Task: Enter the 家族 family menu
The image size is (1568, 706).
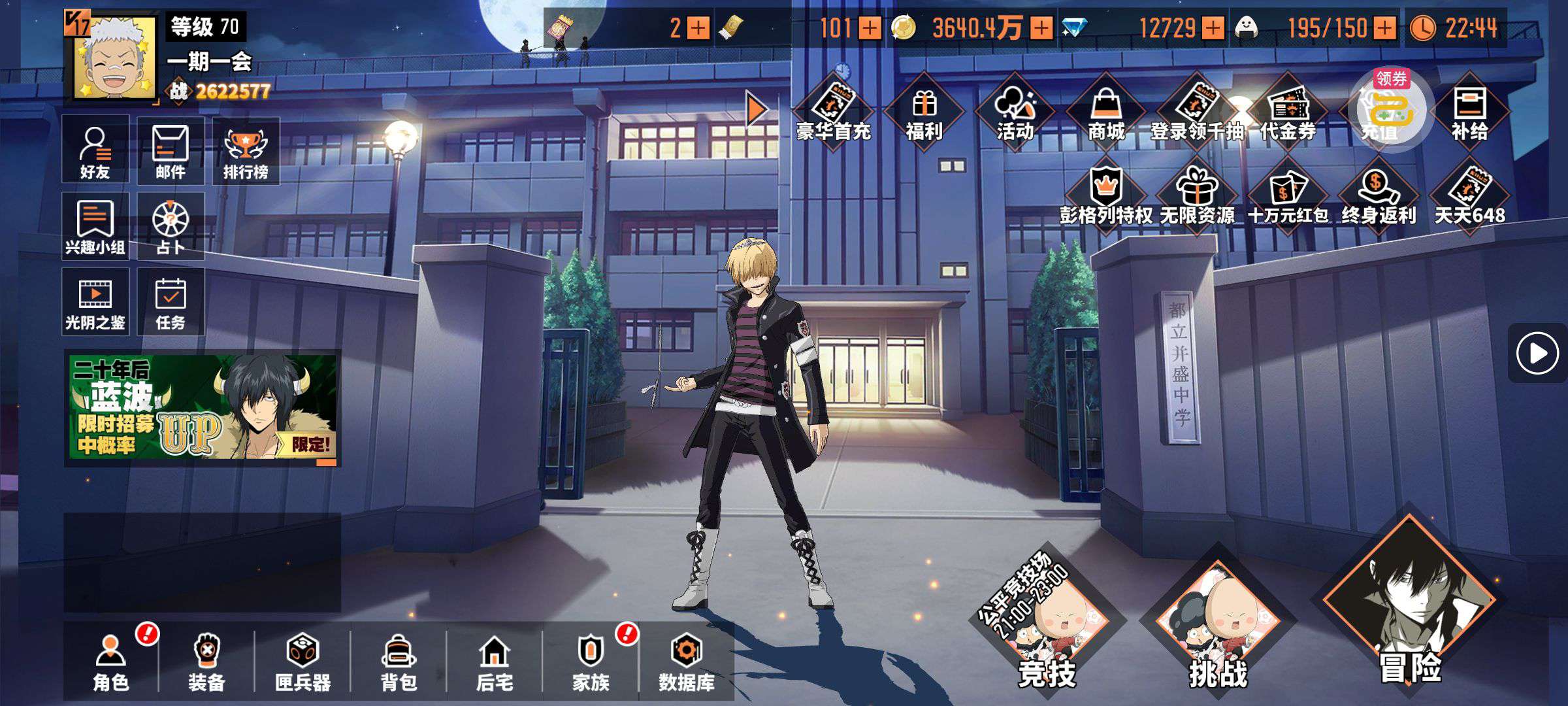Action: (591, 662)
